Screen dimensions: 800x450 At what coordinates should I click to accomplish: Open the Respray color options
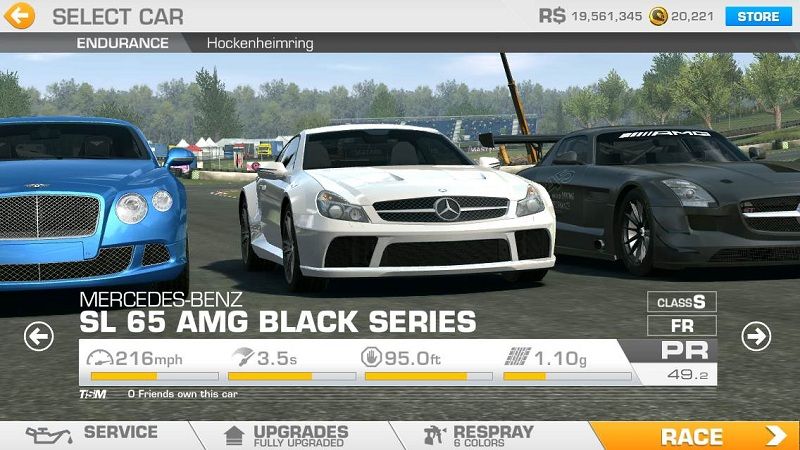tap(480, 434)
